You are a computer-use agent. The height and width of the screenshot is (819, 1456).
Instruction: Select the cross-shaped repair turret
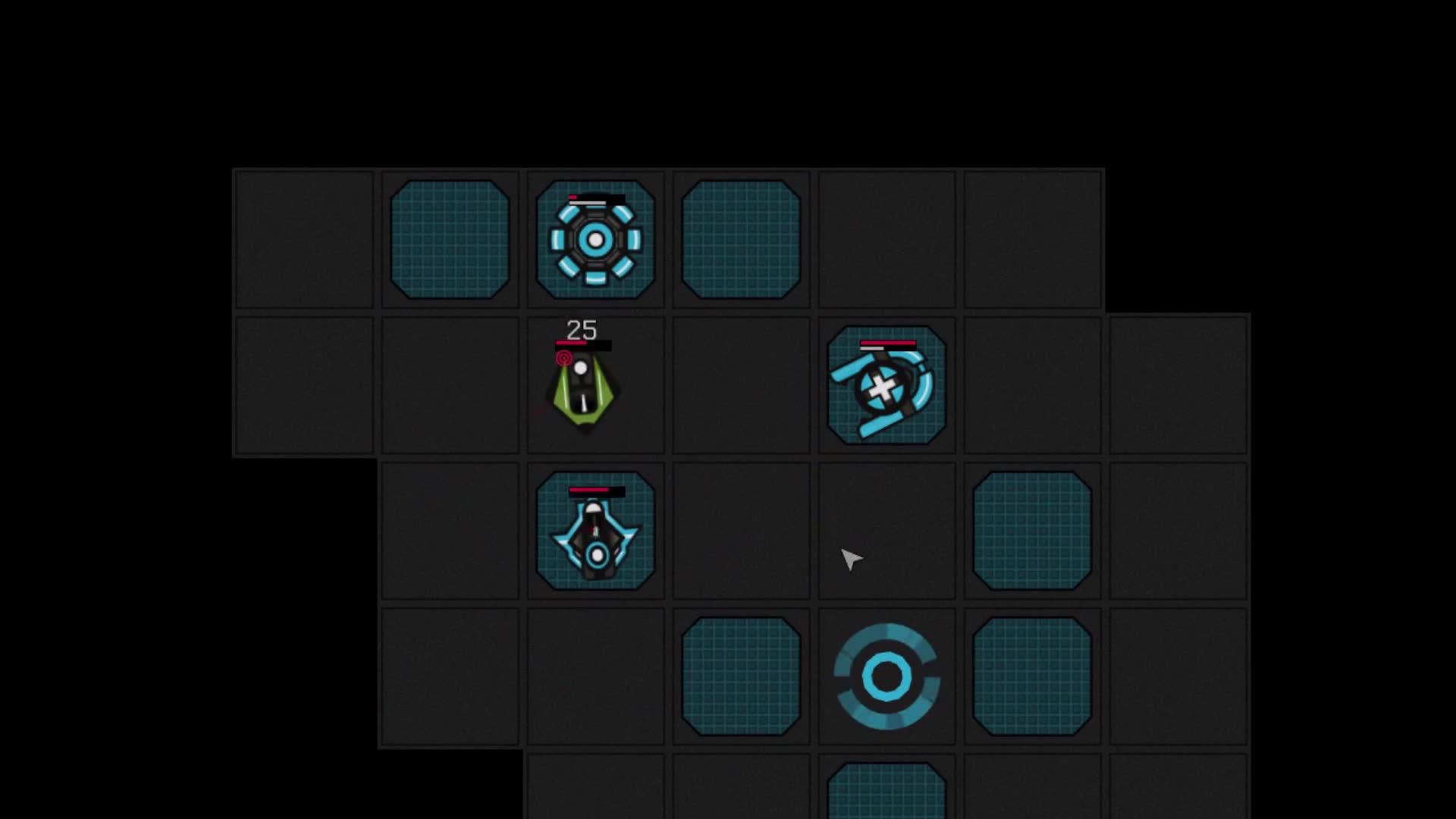point(886,385)
